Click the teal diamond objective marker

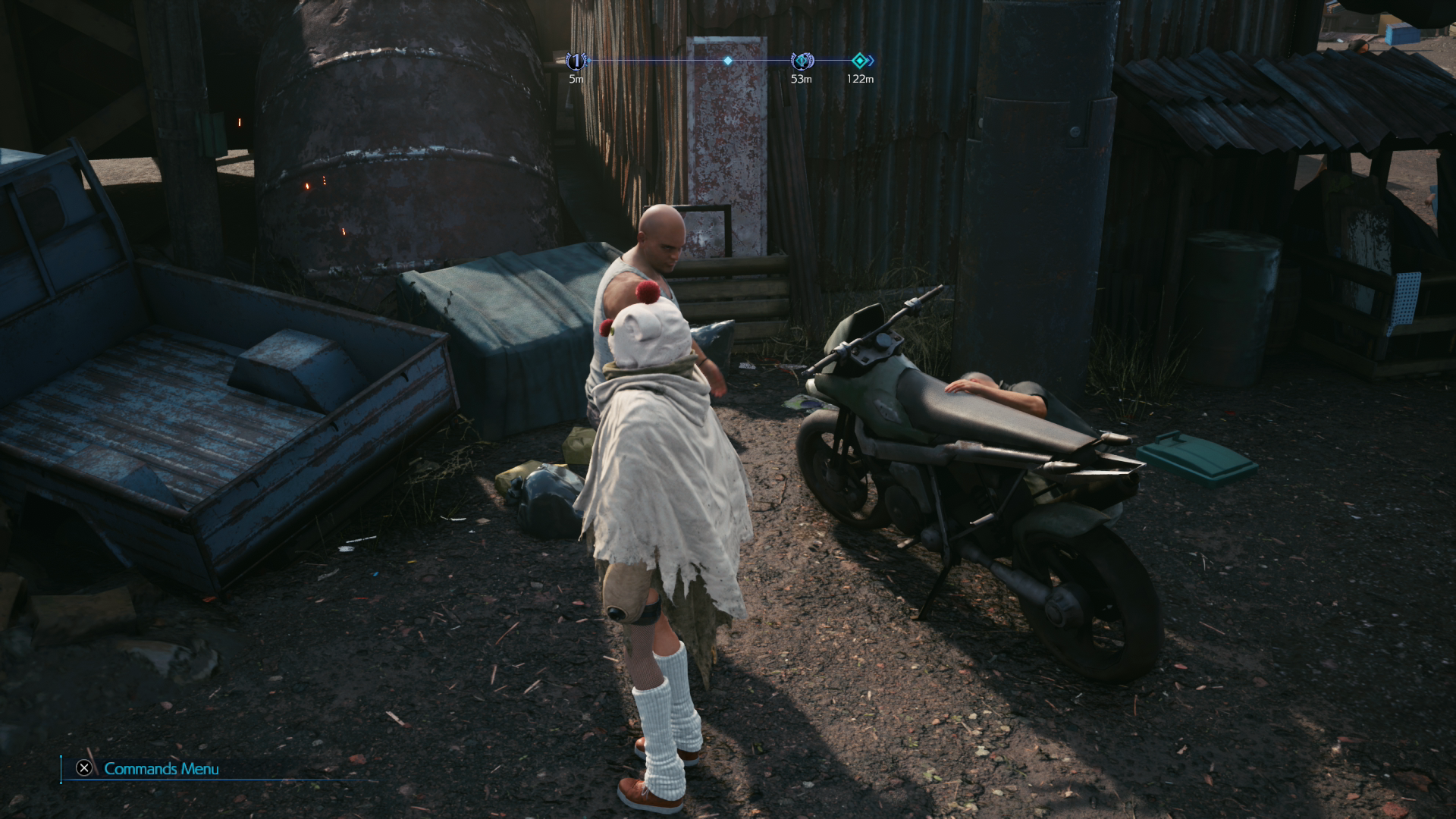pyautogui.click(x=860, y=61)
